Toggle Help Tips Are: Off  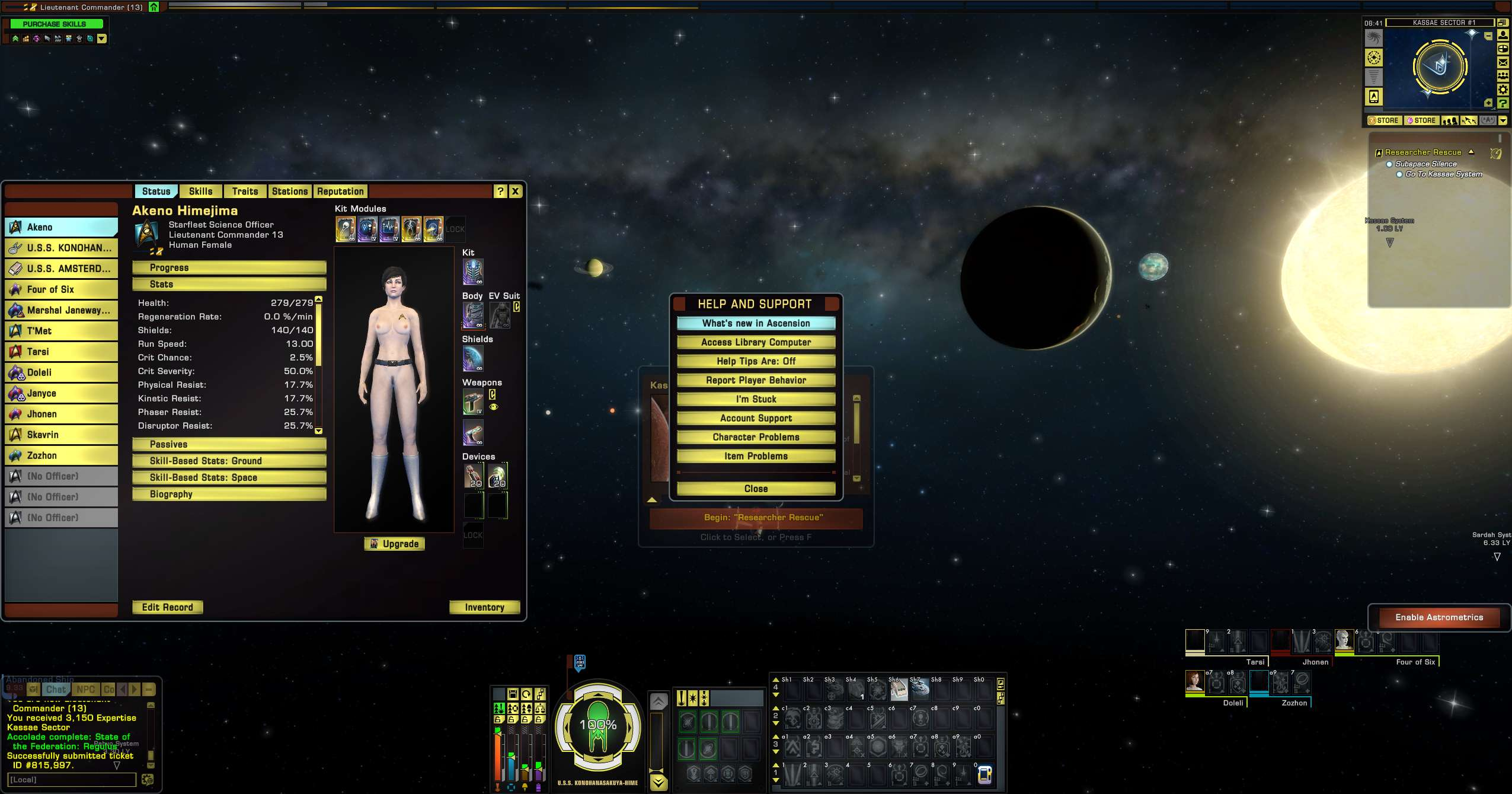point(756,361)
